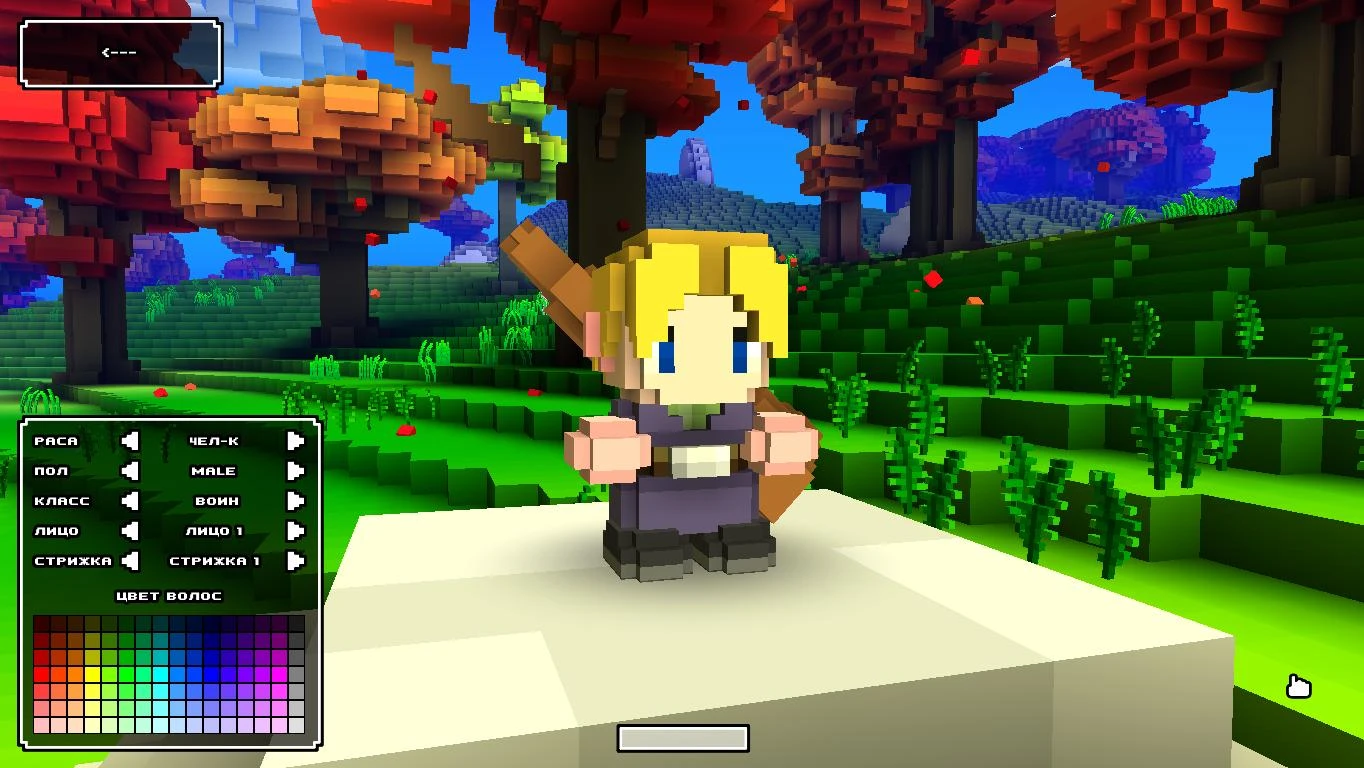Click the right arrow beside ВОИН
The height and width of the screenshot is (768, 1364).
(294, 501)
